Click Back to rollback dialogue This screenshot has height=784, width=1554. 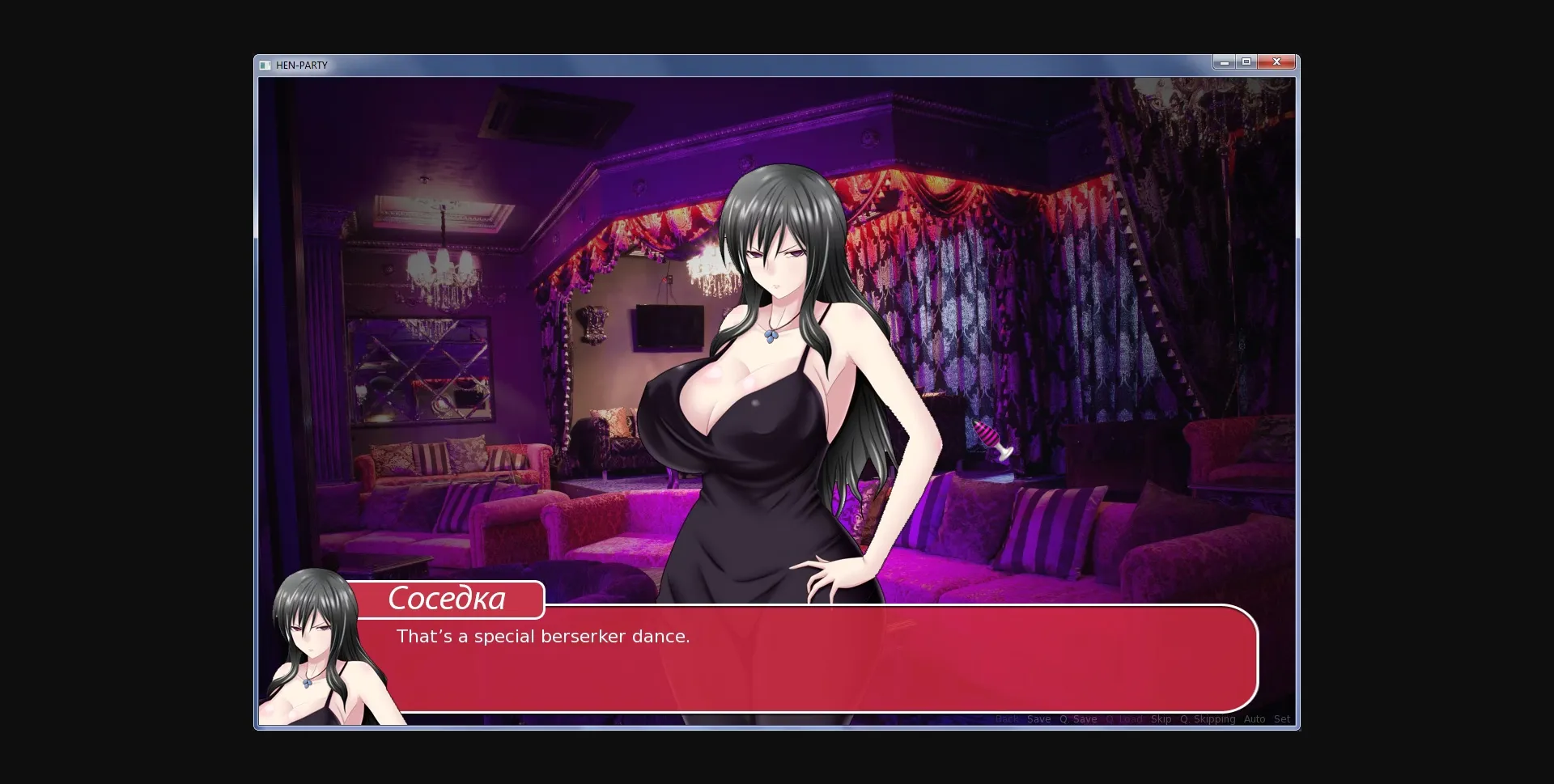[x=1008, y=719]
